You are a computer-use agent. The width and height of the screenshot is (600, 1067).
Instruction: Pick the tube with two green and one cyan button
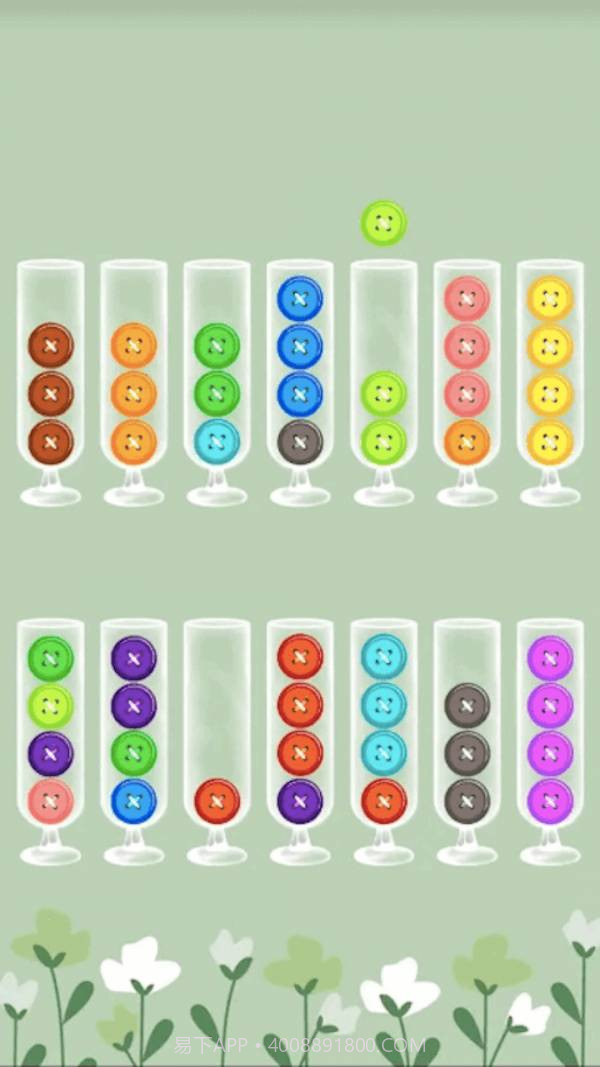click(x=217, y=380)
